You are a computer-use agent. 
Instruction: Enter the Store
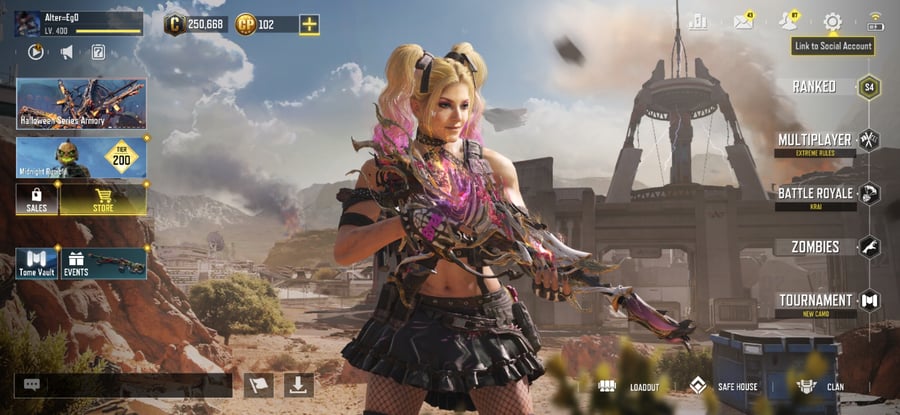point(103,199)
